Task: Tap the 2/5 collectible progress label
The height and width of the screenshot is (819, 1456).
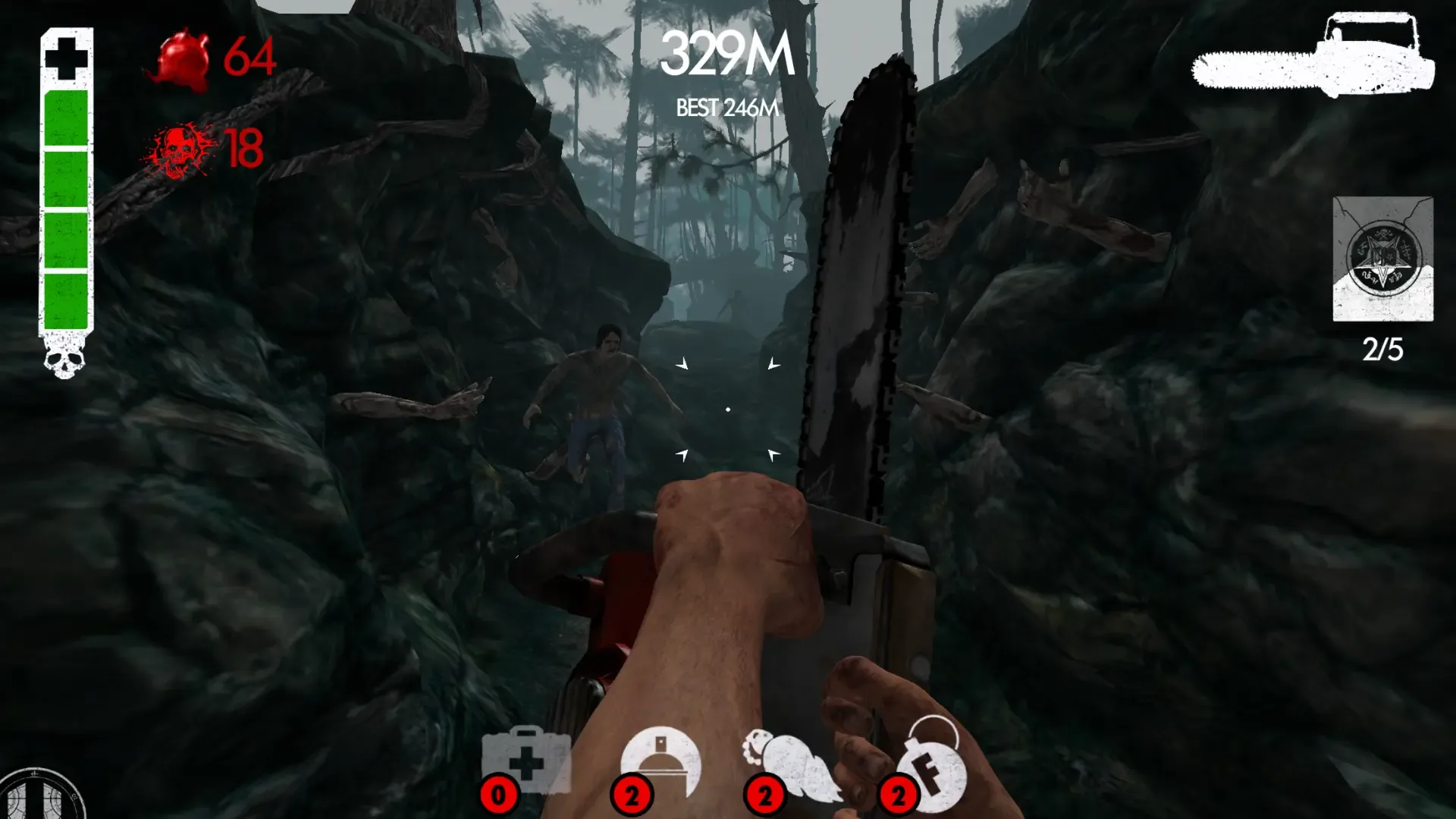Action: pos(1383,349)
